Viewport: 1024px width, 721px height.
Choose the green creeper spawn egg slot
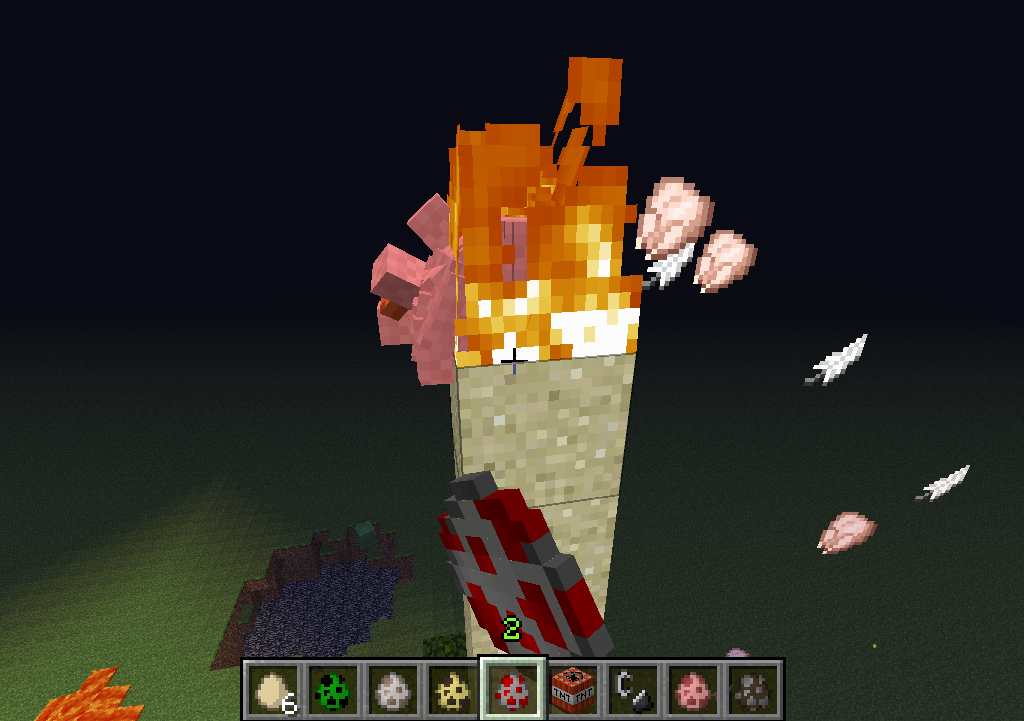332,688
